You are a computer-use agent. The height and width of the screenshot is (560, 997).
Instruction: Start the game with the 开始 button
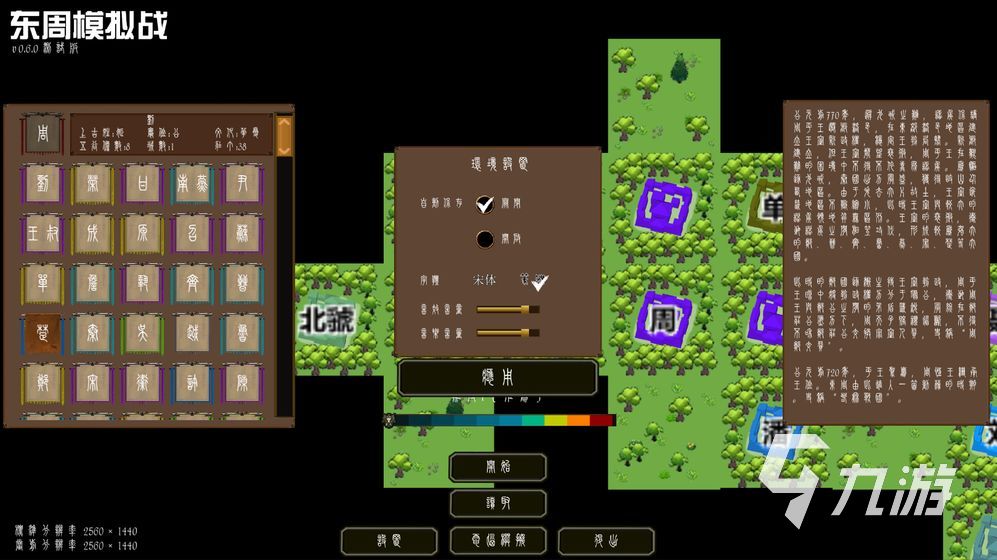(497, 467)
